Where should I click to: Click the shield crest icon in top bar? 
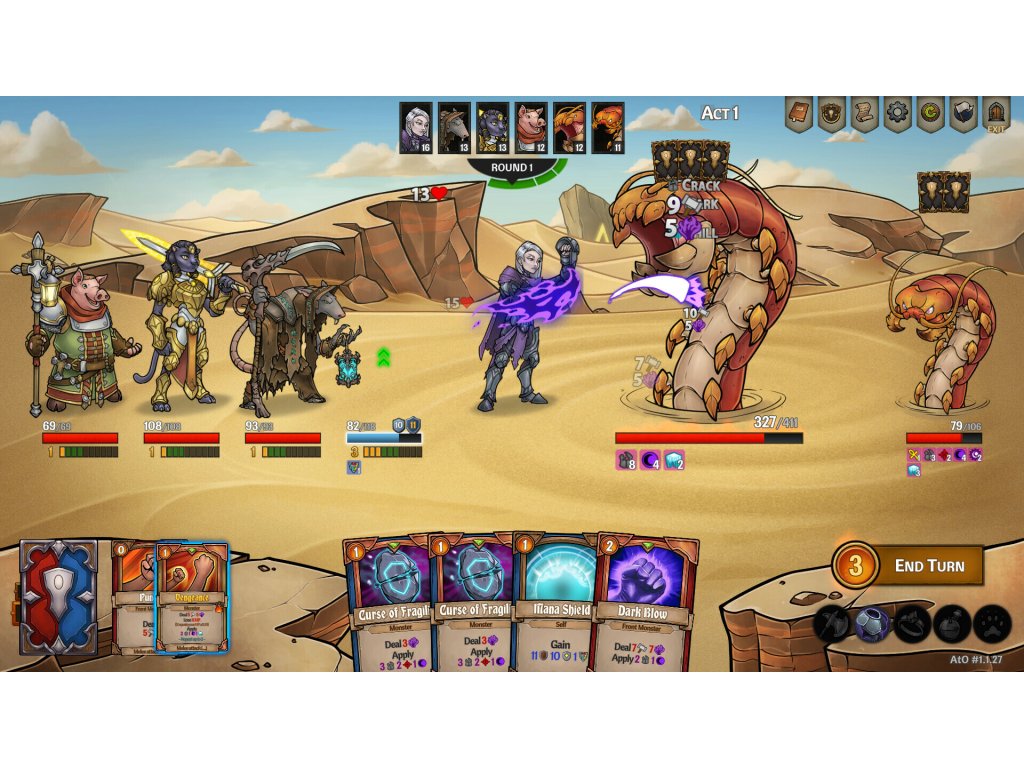tap(831, 114)
